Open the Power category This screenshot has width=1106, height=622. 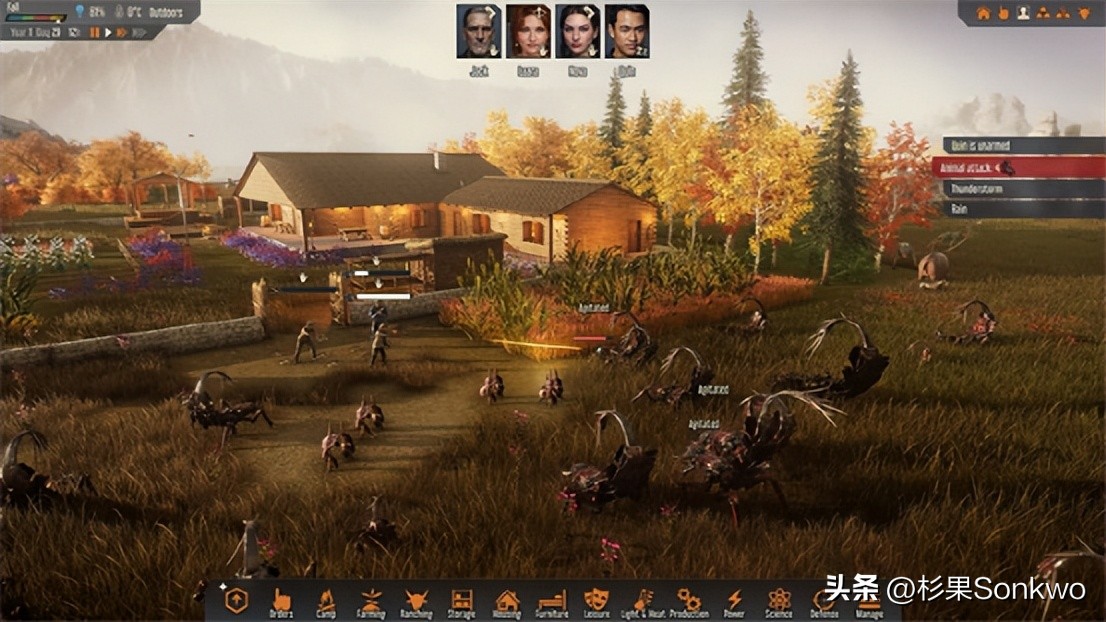pos(734,601)
